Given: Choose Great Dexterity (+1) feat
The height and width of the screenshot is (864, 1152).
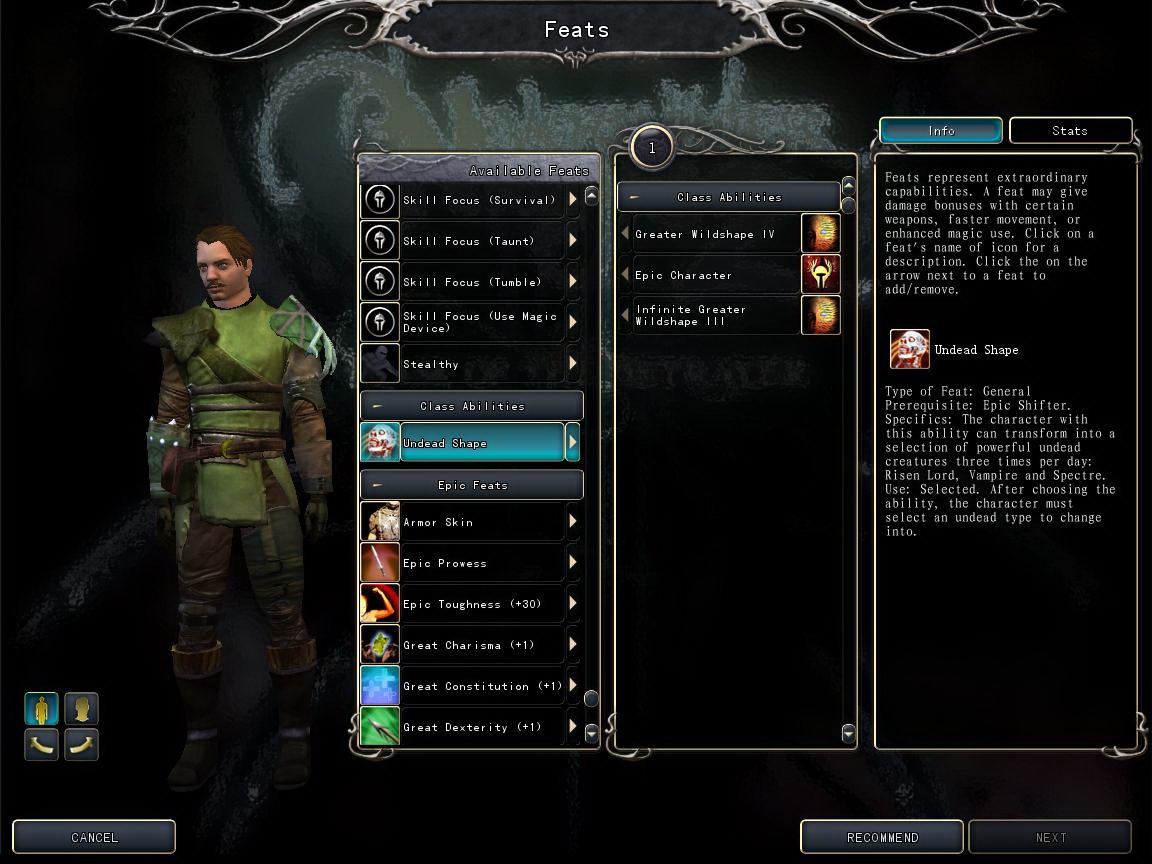Looking at the screenshot, I should point(481,727).
